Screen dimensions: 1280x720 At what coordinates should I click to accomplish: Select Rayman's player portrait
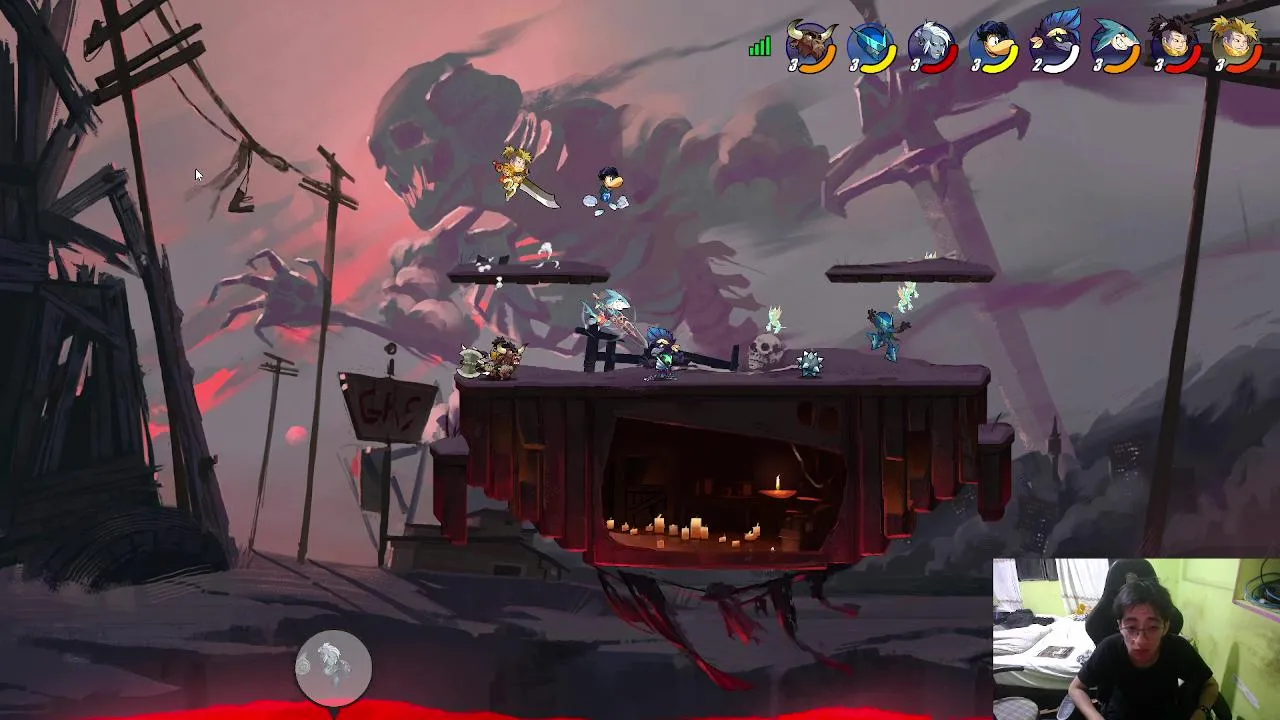pos(993,47)
